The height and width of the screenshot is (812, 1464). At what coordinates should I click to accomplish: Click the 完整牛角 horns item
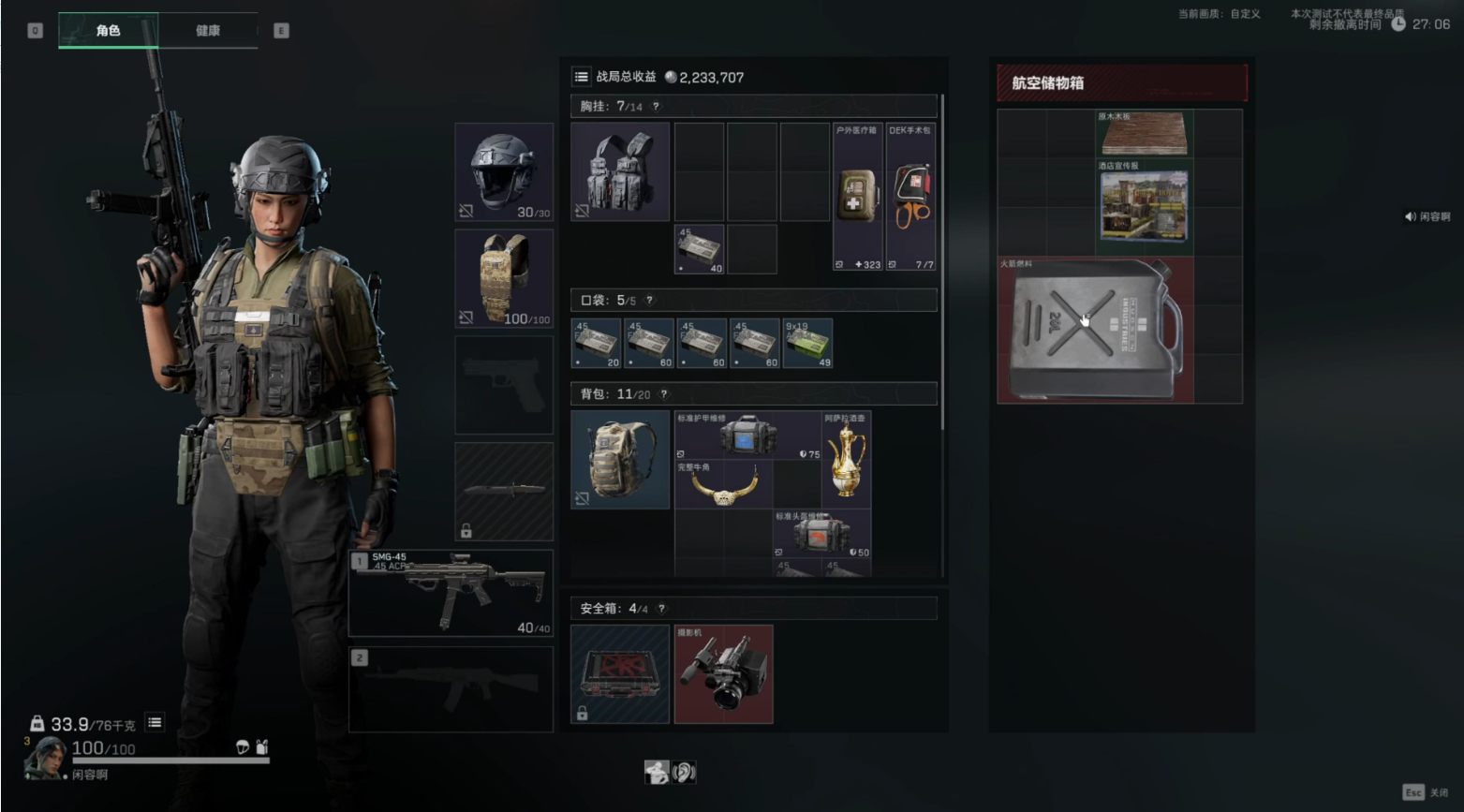[x=722, y=484]
